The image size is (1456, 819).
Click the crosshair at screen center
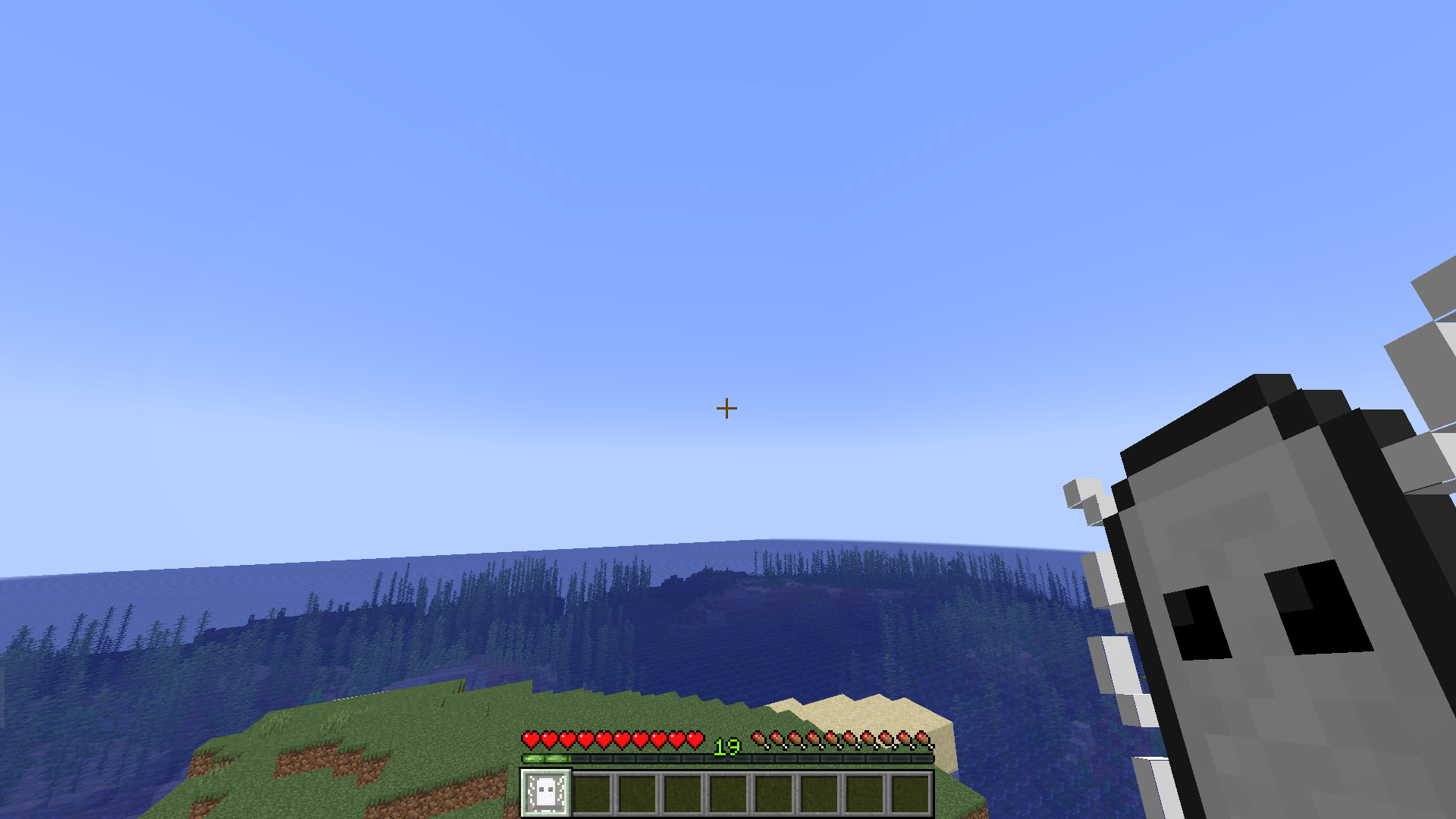click(x=727, y=409)
